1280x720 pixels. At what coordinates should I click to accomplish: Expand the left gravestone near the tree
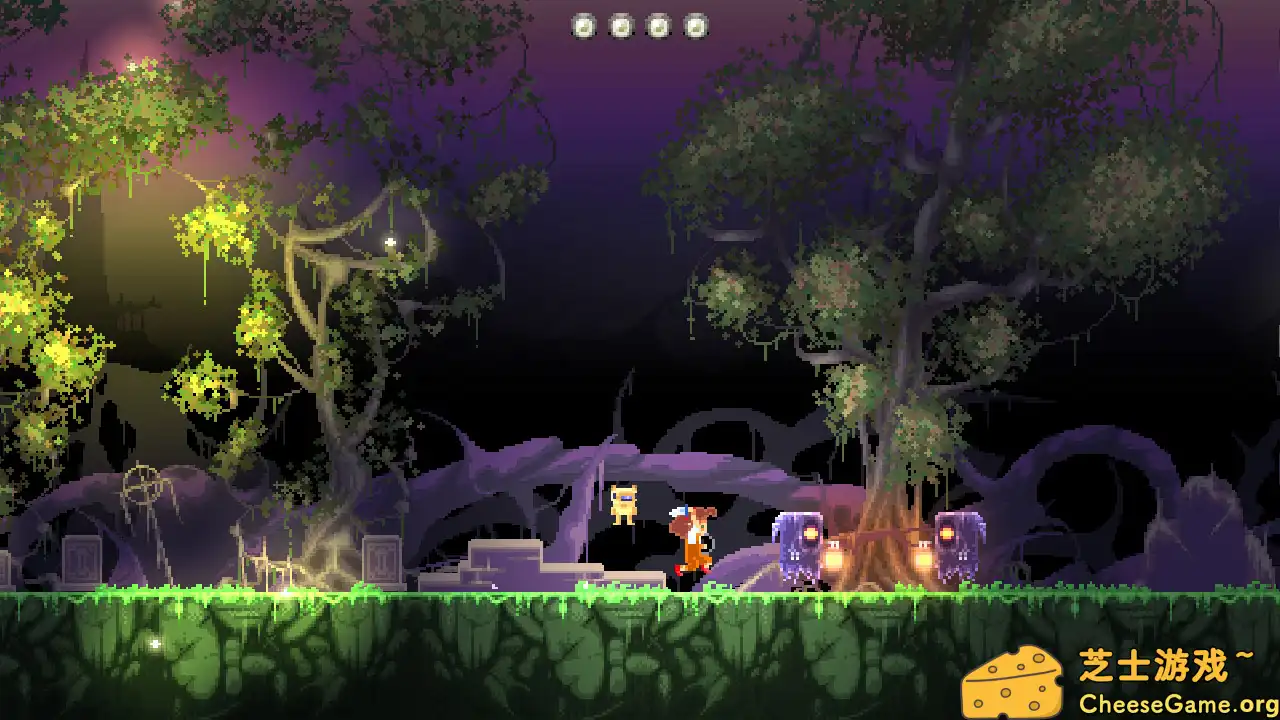[x=81, y=560]
